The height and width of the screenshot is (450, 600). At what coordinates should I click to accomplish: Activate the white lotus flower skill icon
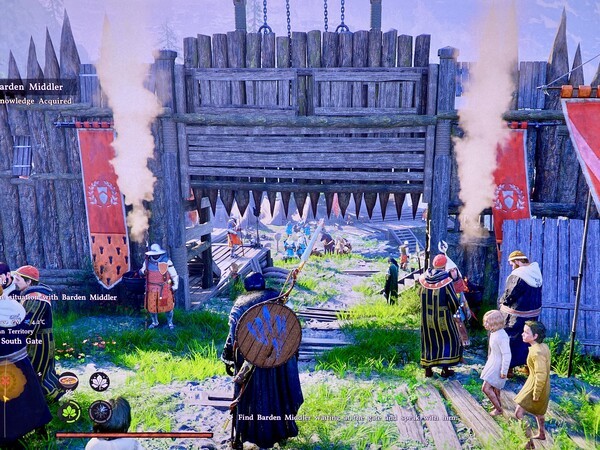(x=99, y=381)
